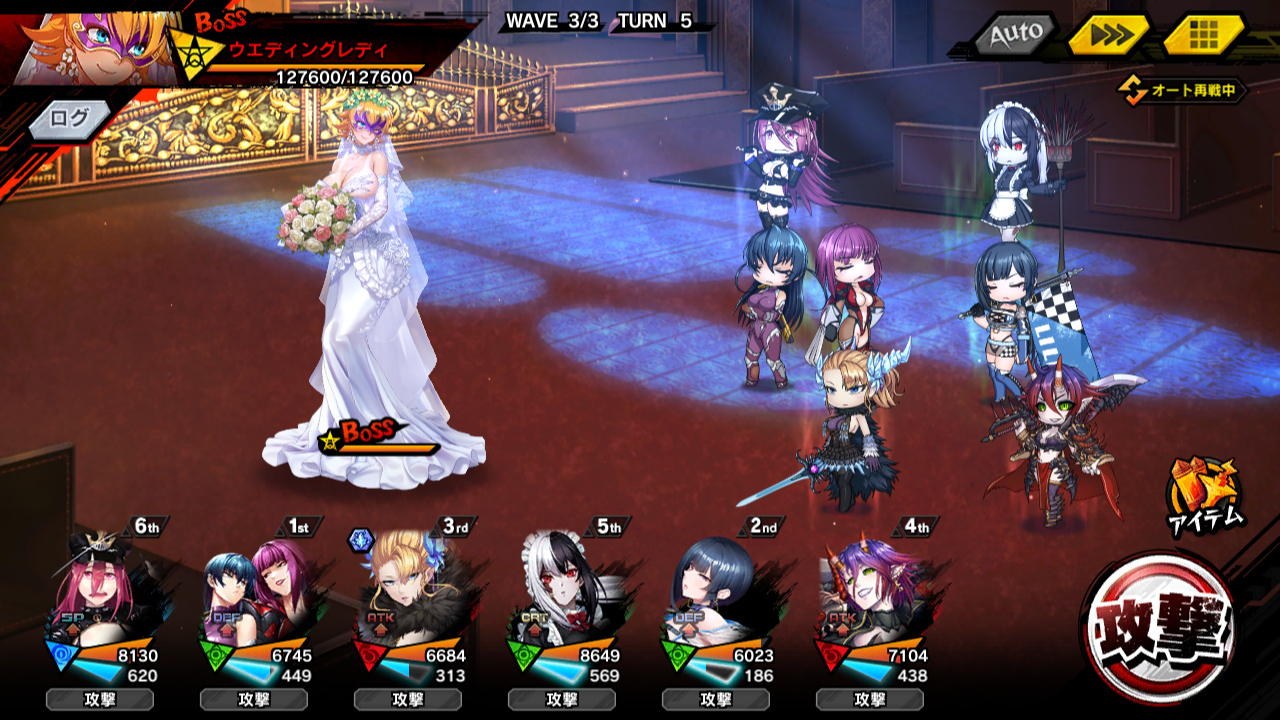Select the pink-haired officer portrait marked 6th
Image resolution: width=1280 pixels, height=720 pixels.
106,591
